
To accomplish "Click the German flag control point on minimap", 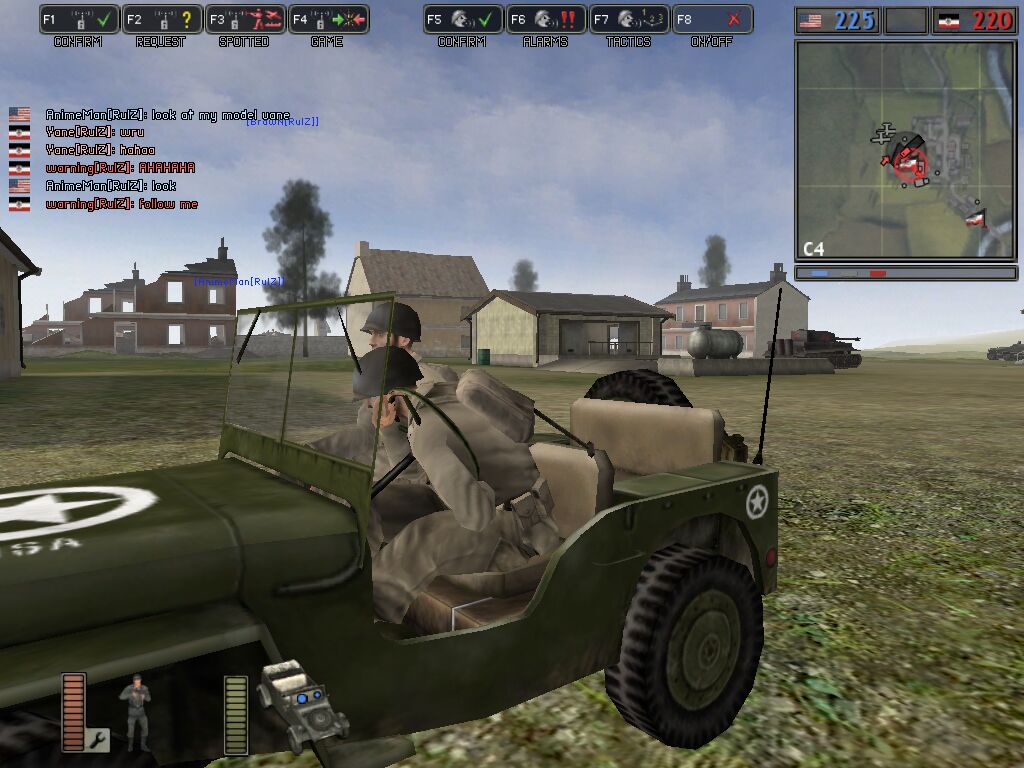I will (976, 216).
